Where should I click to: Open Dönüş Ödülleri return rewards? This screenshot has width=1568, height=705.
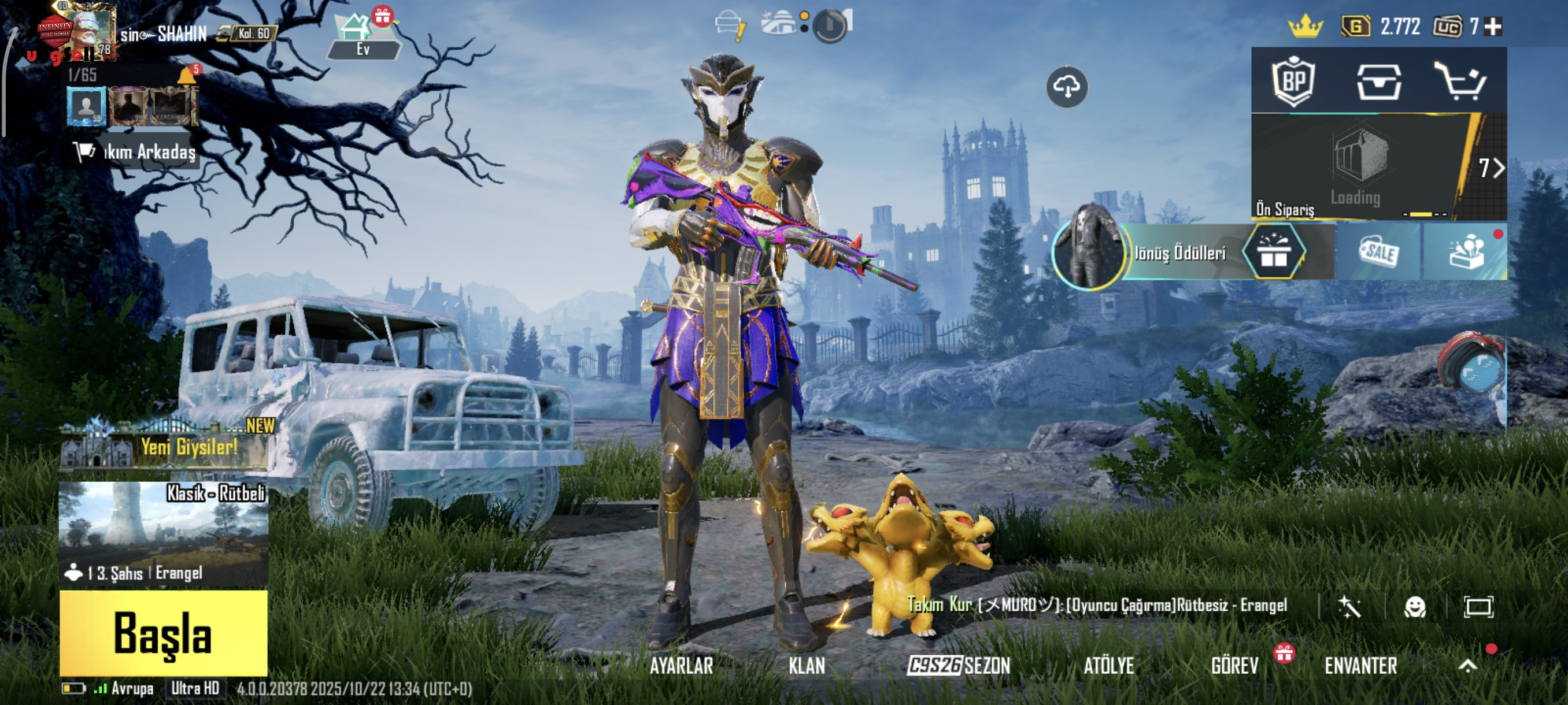pos(1179,253)
